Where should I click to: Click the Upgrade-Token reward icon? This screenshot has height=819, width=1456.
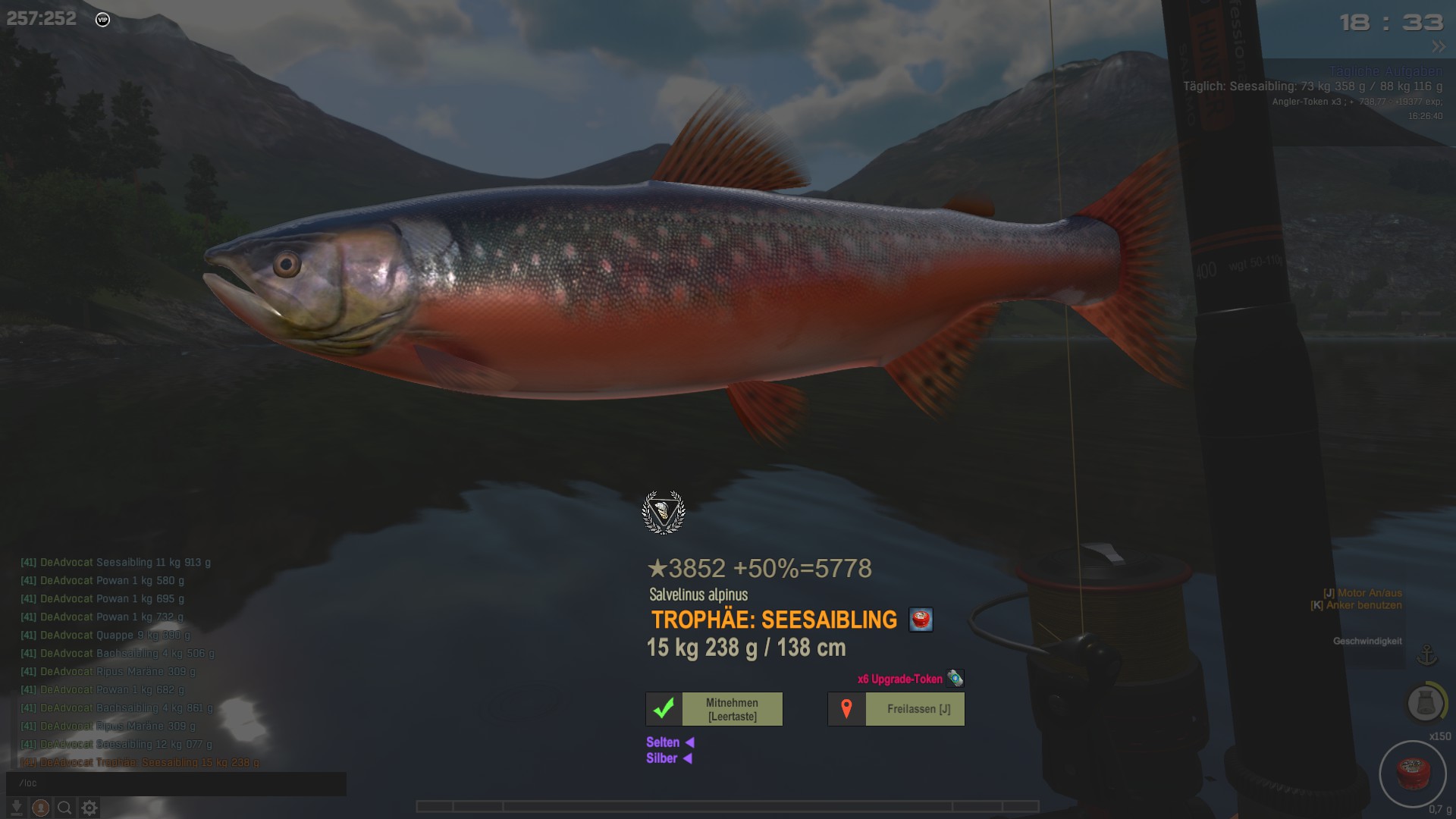click(x=955, y=678)
